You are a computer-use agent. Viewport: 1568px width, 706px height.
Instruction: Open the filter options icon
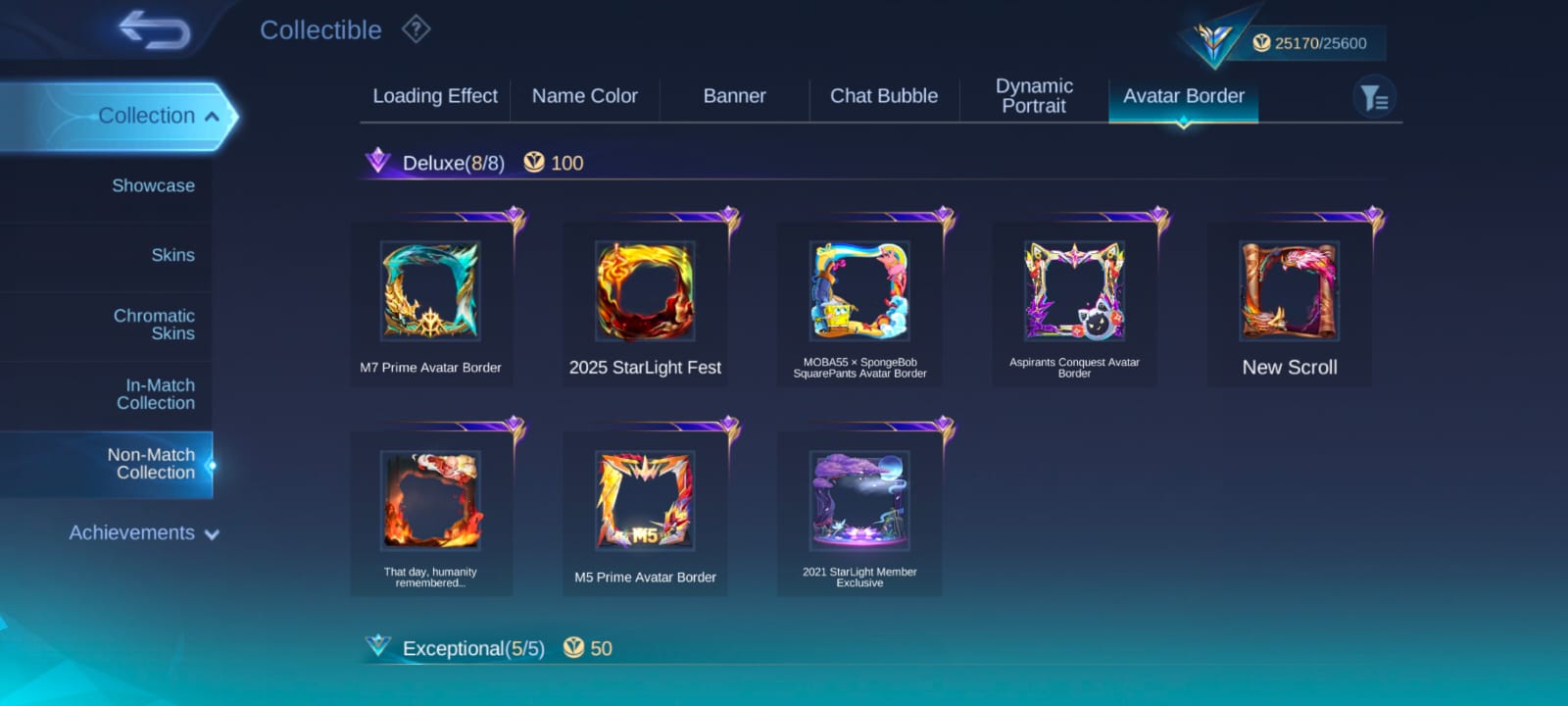[x=1374, y=98]
